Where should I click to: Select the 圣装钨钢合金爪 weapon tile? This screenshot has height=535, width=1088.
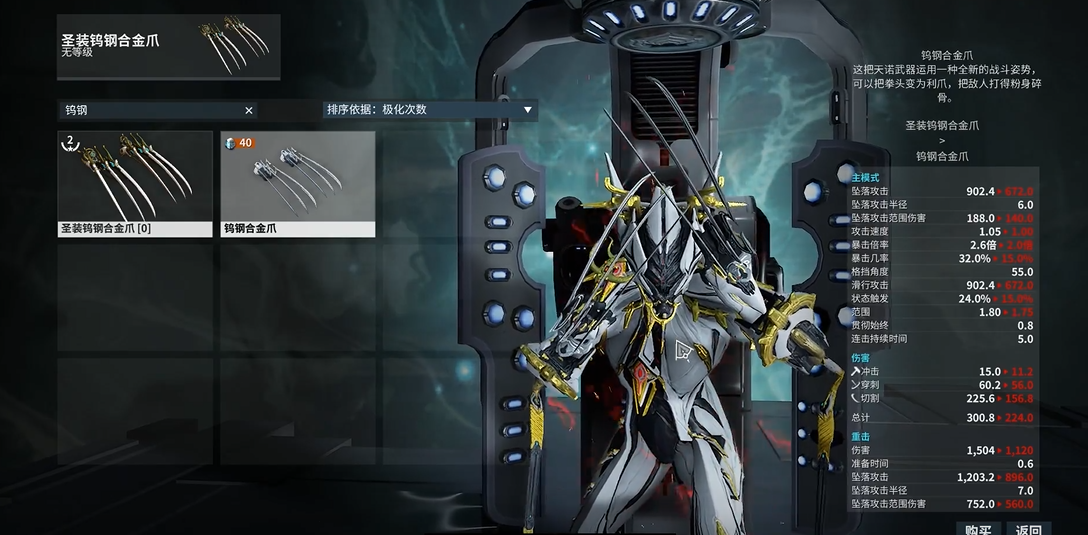coord(135,183)
